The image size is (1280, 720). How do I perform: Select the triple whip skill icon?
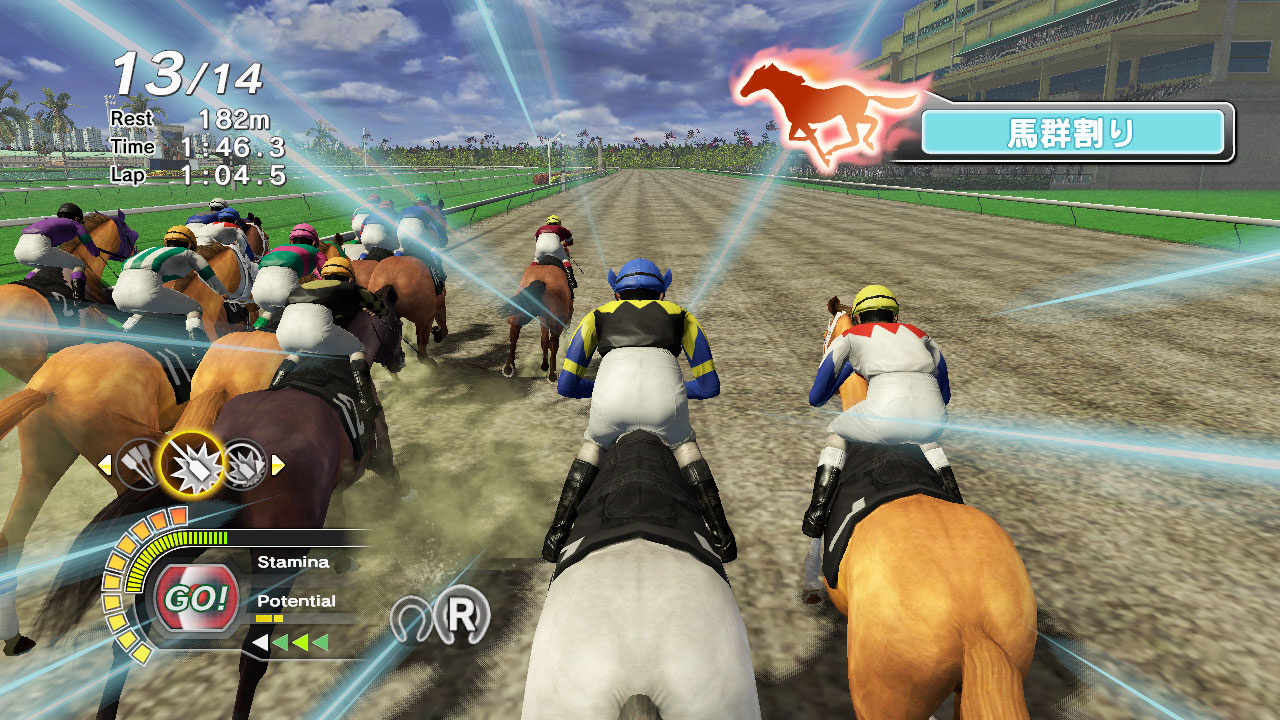[x=138, y=463]
